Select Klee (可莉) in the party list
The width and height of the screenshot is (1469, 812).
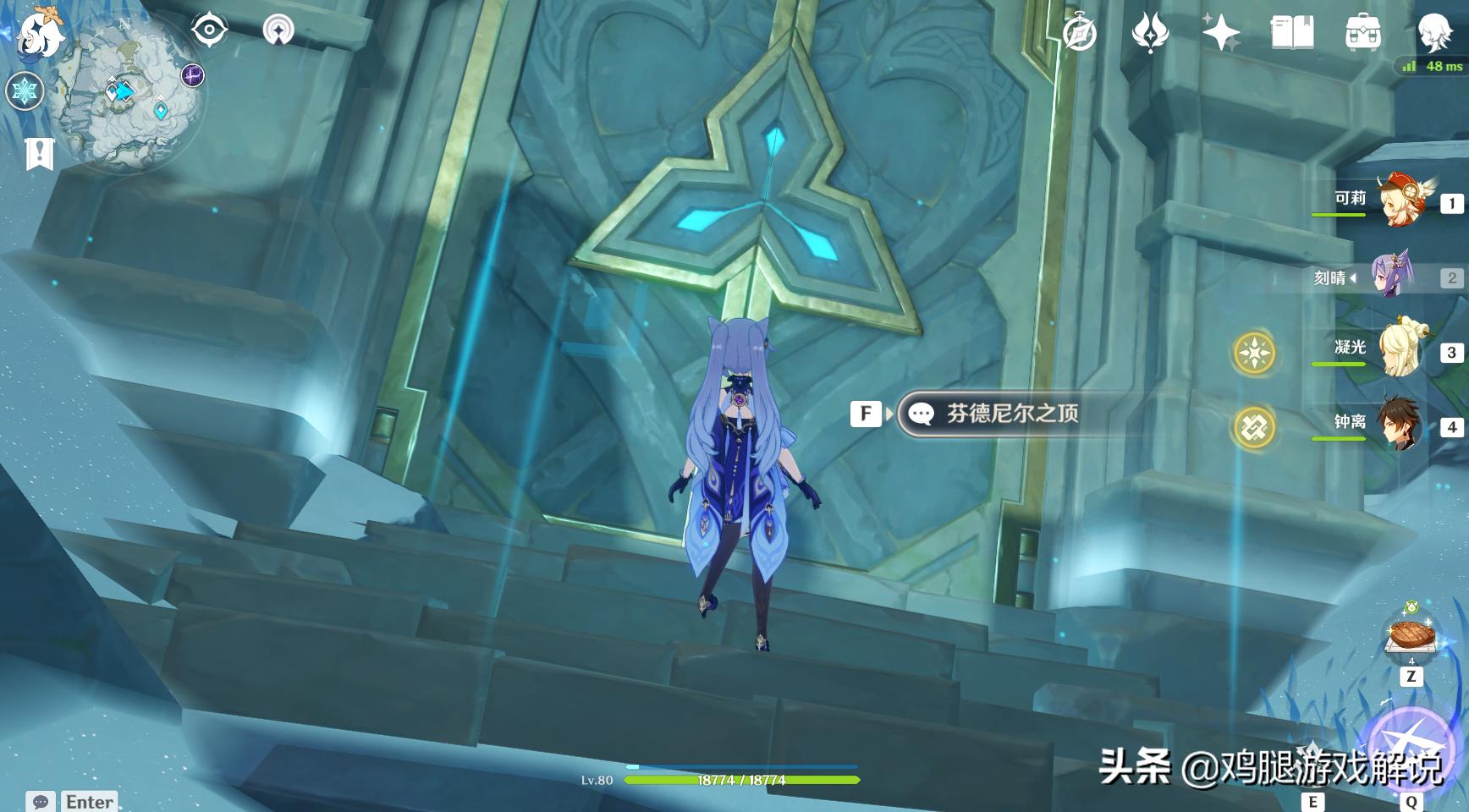click(x=1400, y=201)
